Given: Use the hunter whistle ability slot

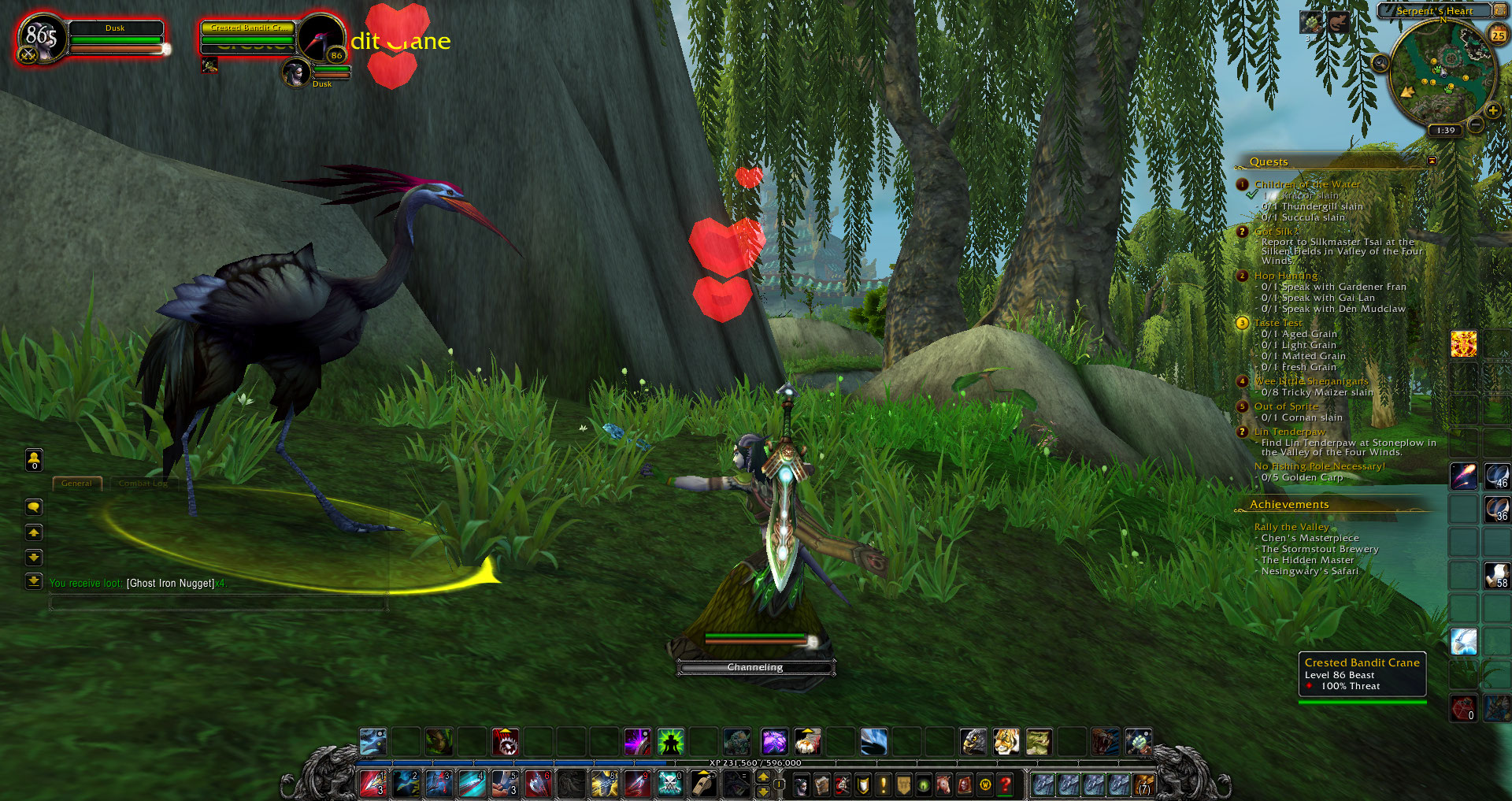Looking at the screenshot, I should coord(702,784).
